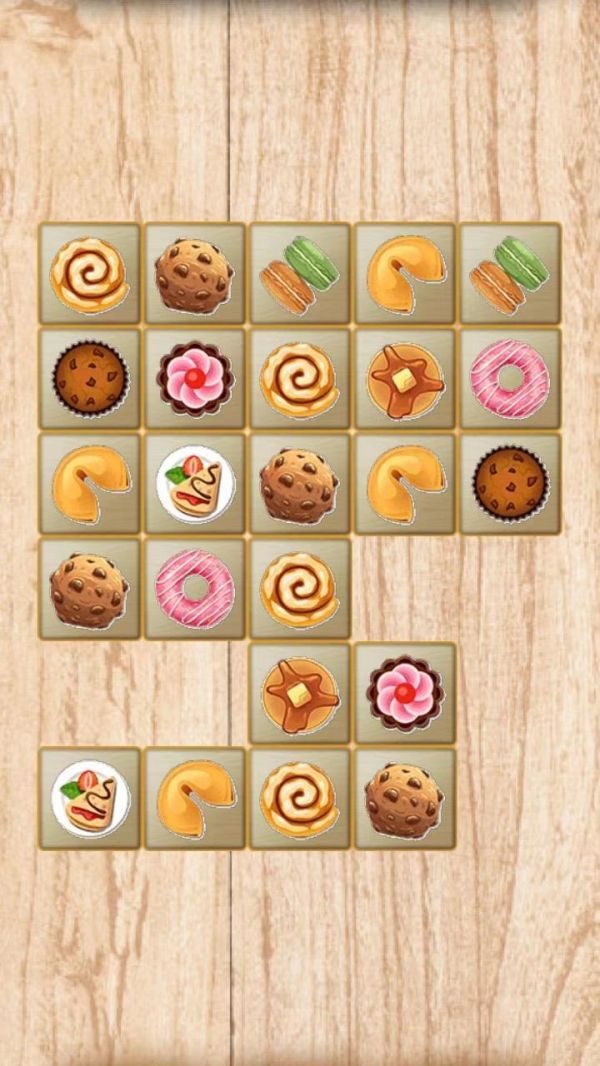Choose the fortune cookie between crepe and cinnamon roll
The width and height of the screenshot is (600, 1066).
click(195, 798)
